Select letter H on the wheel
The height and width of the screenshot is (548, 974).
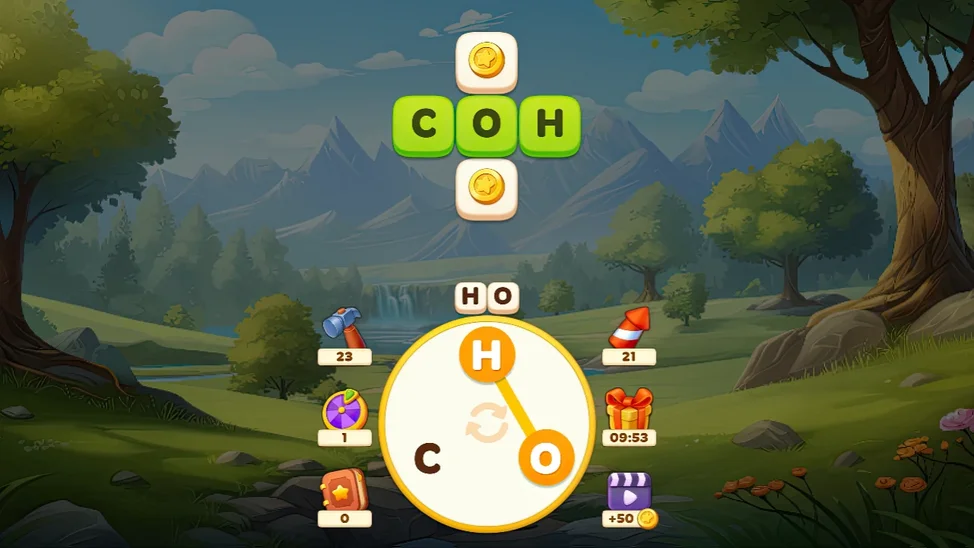point(487,355)
